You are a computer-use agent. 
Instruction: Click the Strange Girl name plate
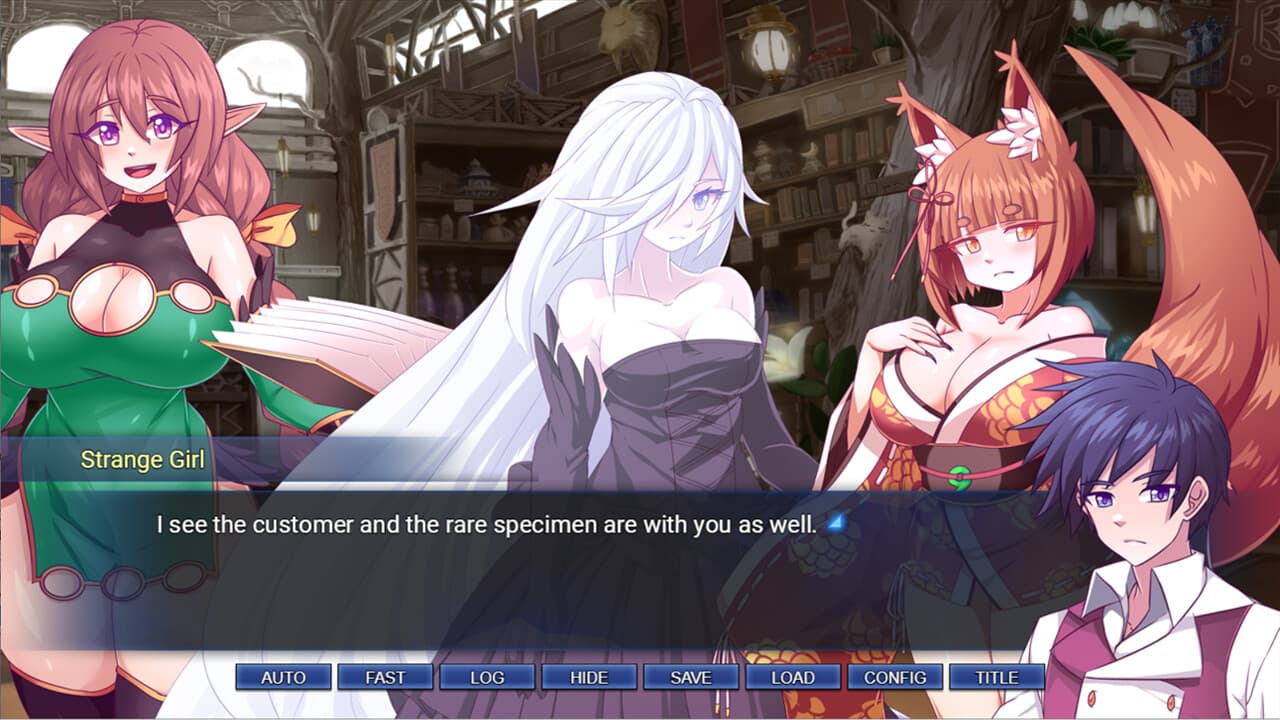(x=143, y=458)
